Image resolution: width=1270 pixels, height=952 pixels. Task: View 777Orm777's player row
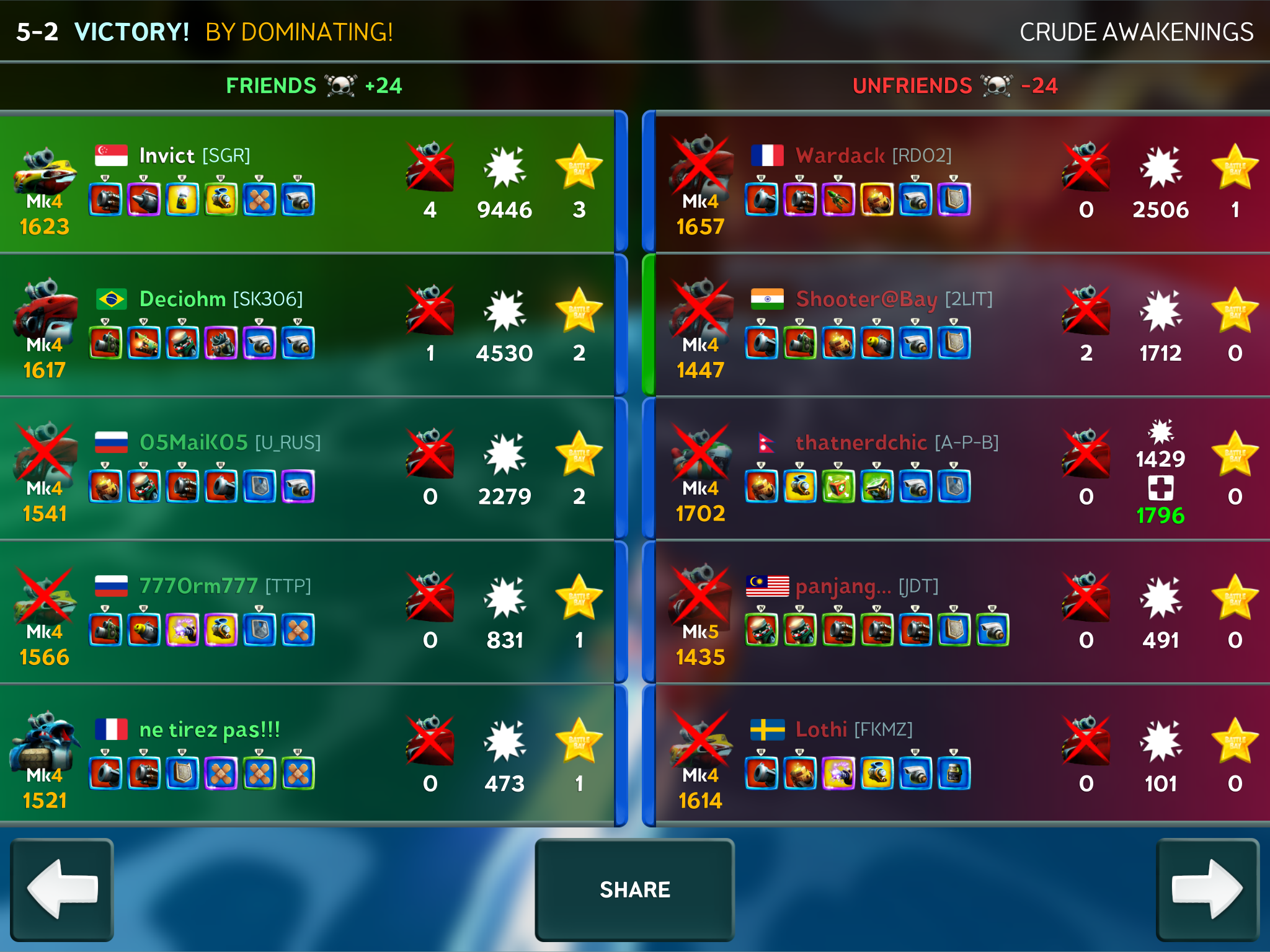(307, 612)
